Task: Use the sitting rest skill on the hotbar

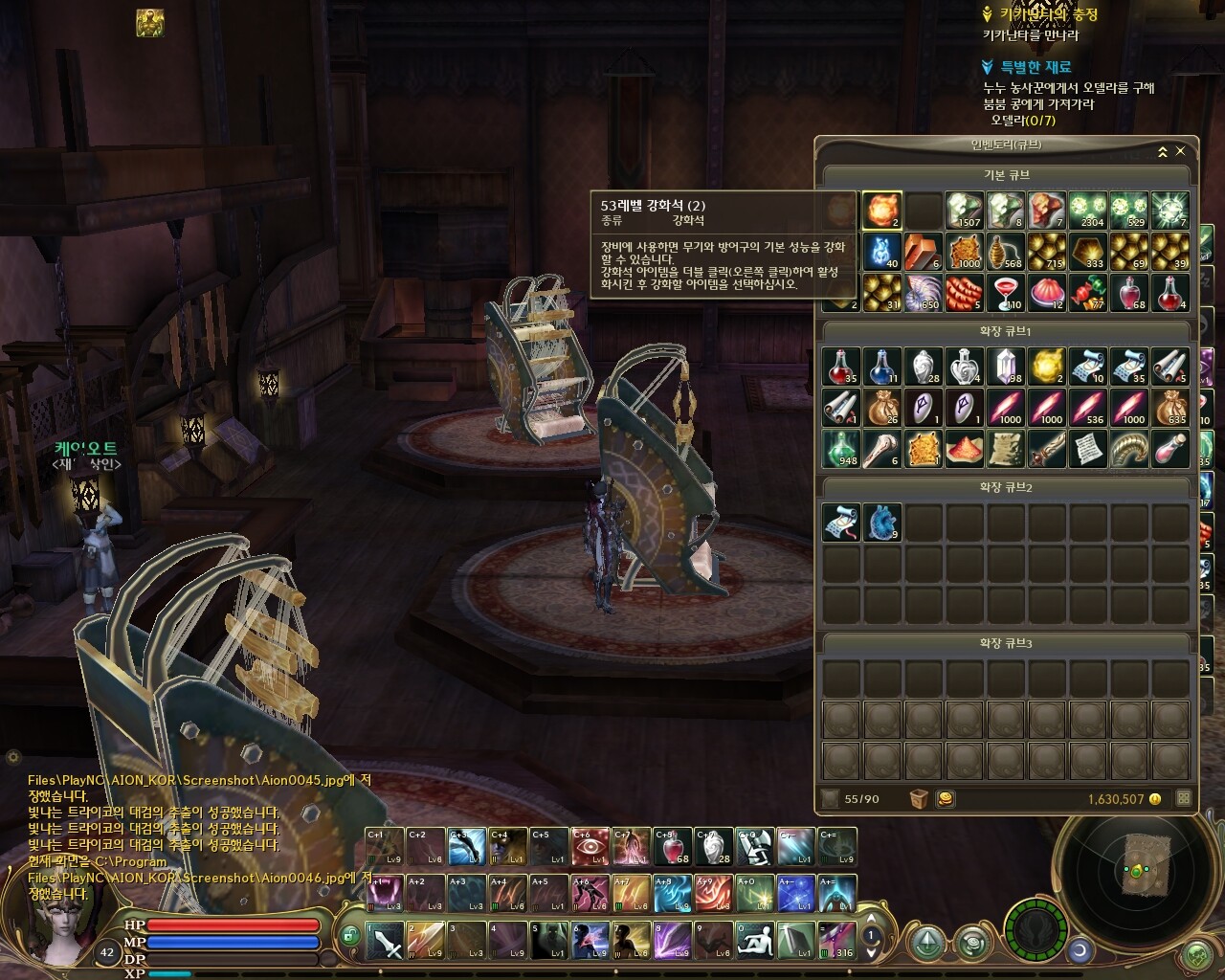Action: [x=755, y=940]
